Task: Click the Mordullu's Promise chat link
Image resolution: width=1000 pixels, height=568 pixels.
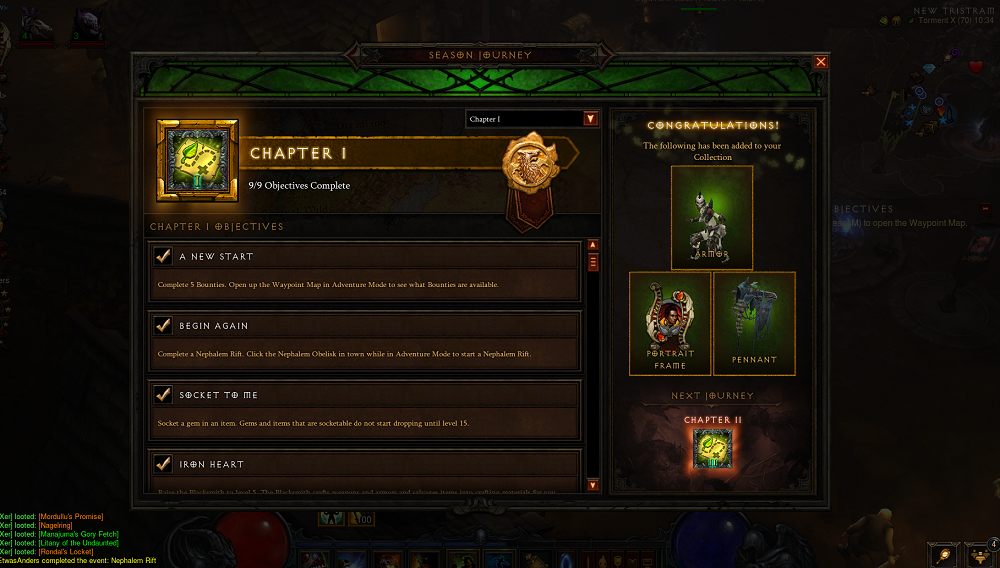Action: pyautogui.click(x=72, y=516)
